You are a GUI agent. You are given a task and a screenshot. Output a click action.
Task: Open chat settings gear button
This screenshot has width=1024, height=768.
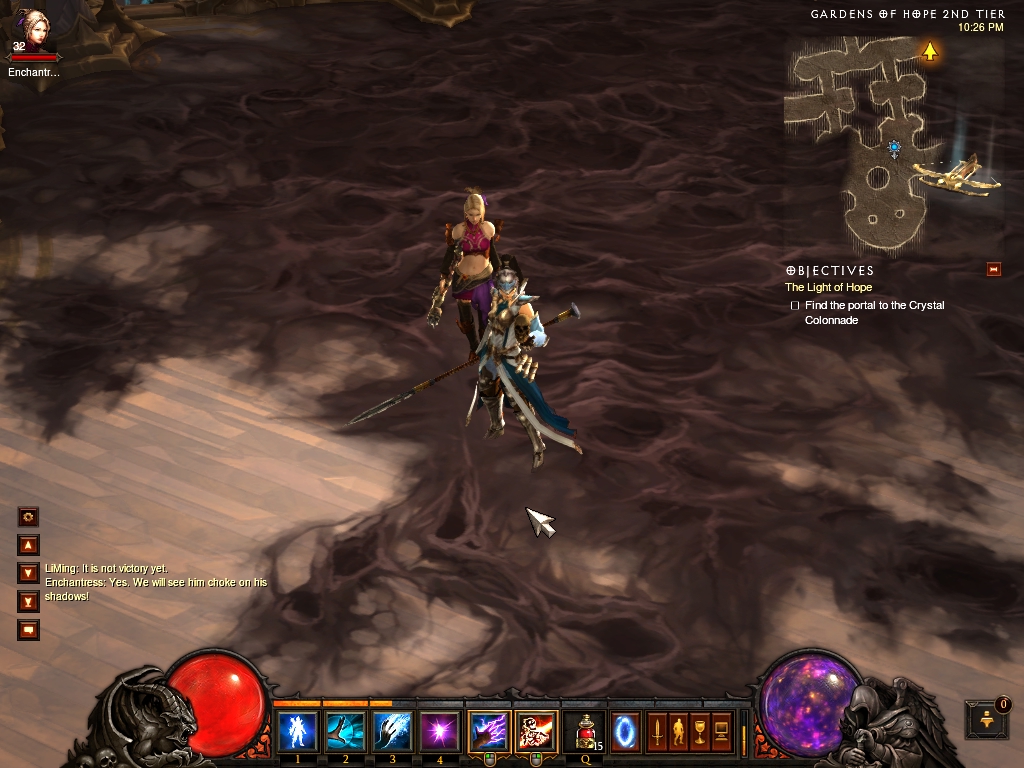point(29,517)
